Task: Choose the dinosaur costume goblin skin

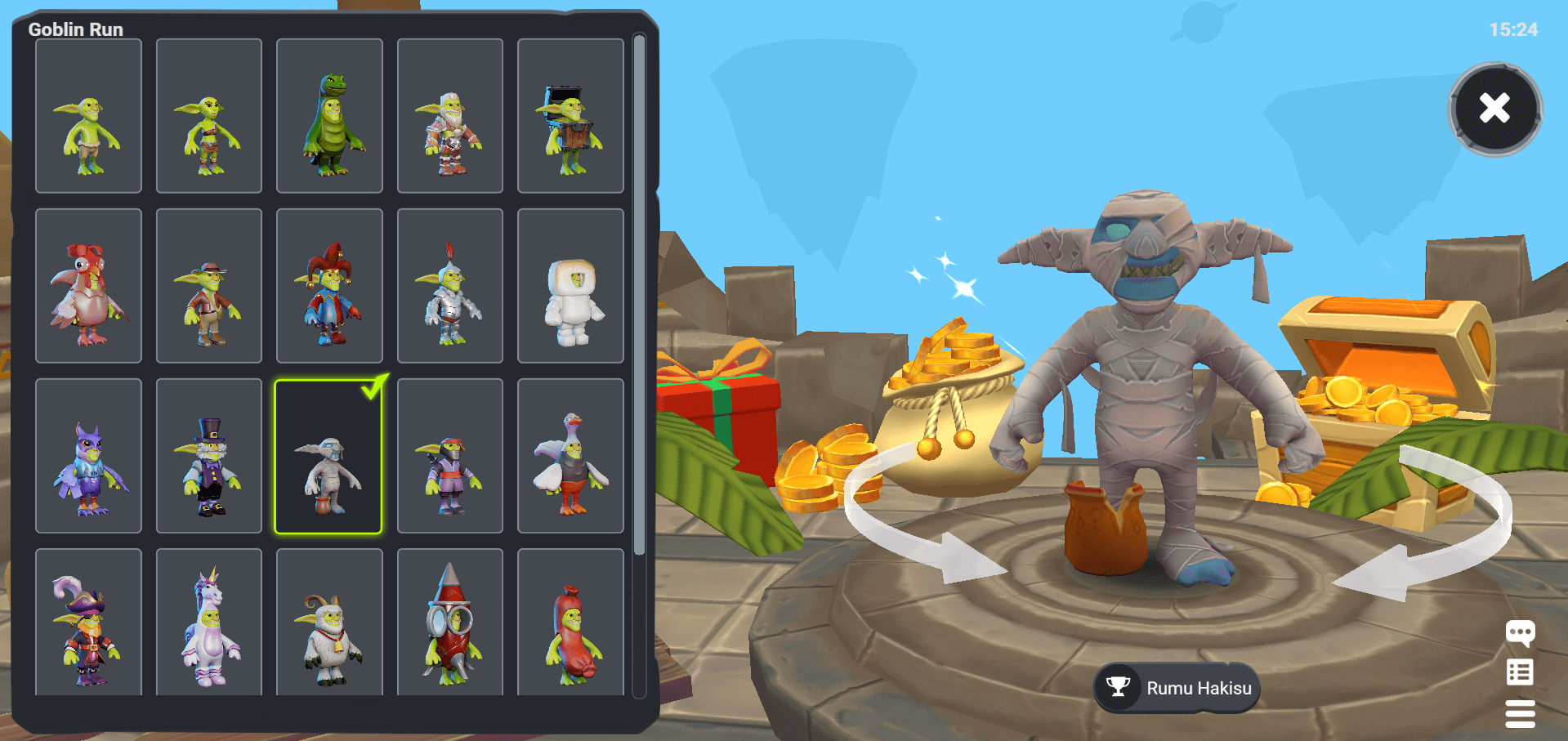Action: point(329,116)
